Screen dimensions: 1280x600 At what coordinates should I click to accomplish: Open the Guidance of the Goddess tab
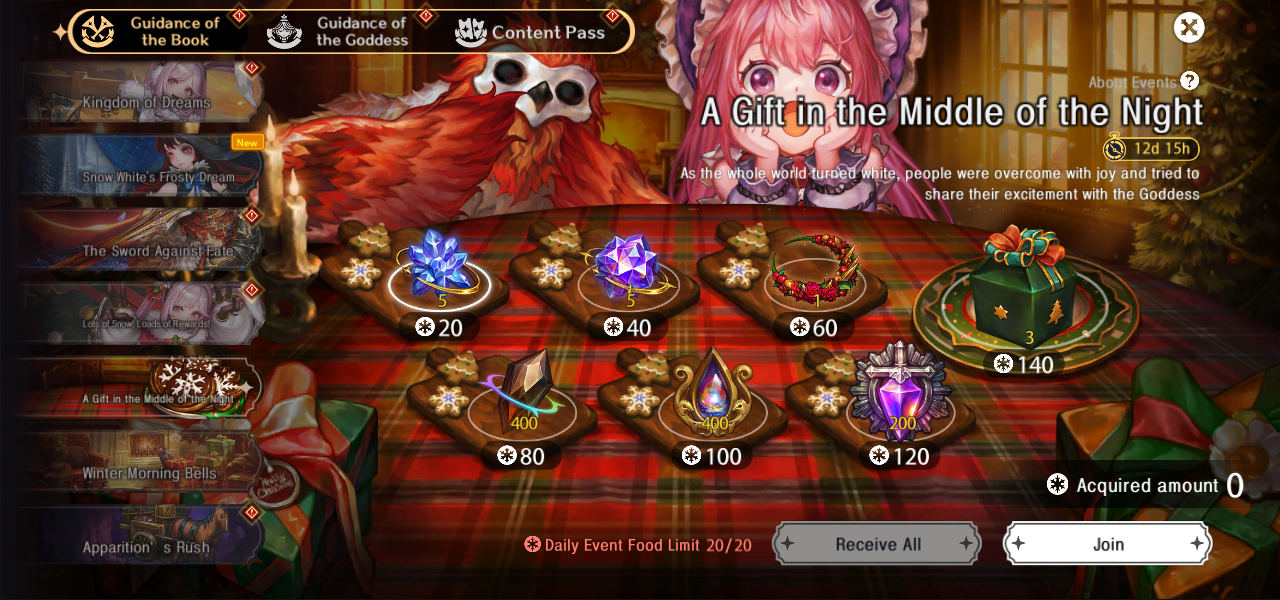pos(340,32)
